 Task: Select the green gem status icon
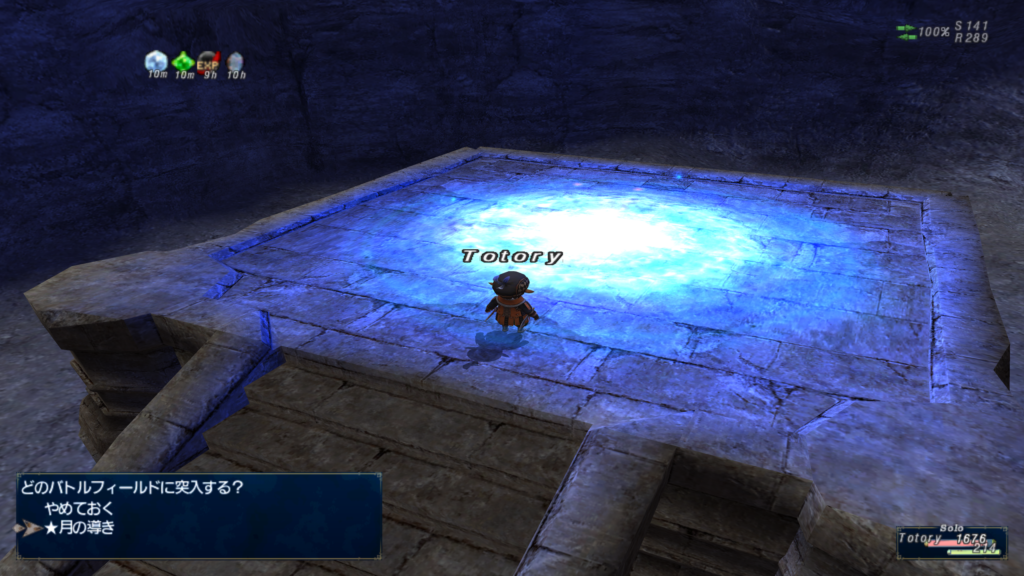click(x=182, y=62)
